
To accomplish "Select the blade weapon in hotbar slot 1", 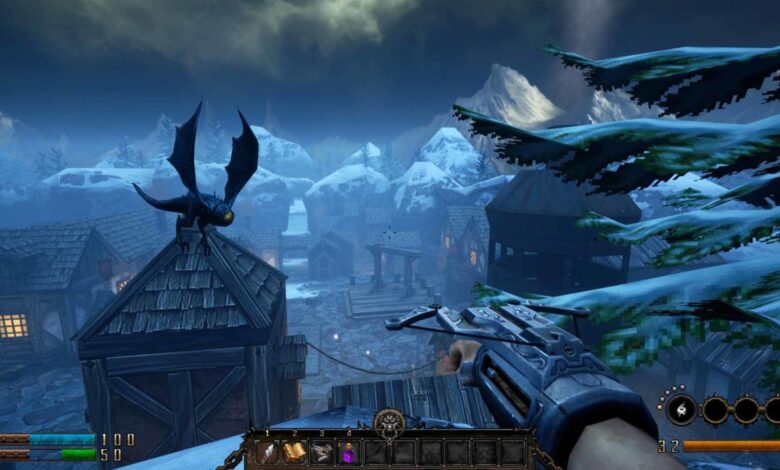I will 267,452.
